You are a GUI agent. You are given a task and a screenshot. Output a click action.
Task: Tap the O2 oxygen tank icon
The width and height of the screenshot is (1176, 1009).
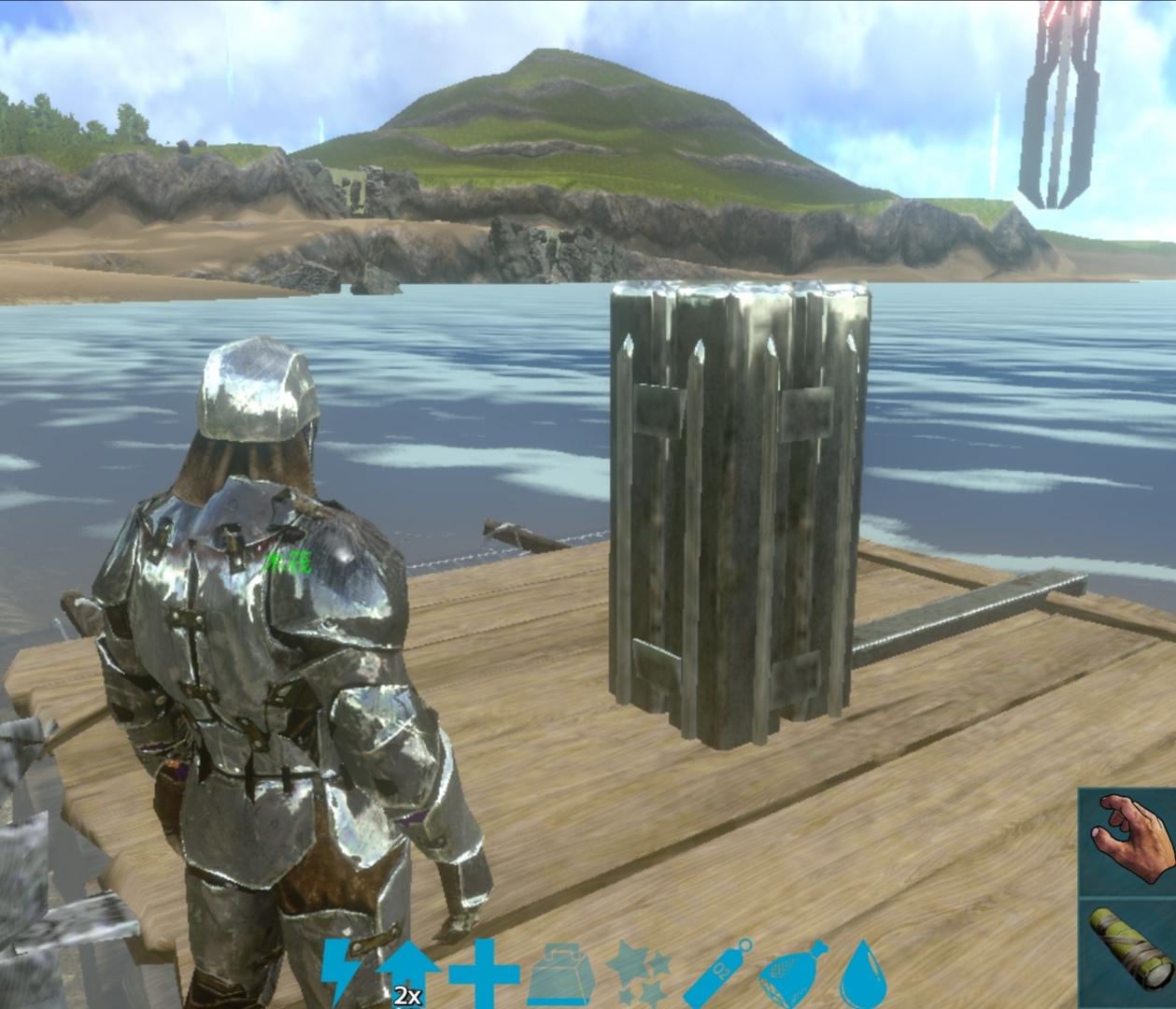tap(717, 973)
